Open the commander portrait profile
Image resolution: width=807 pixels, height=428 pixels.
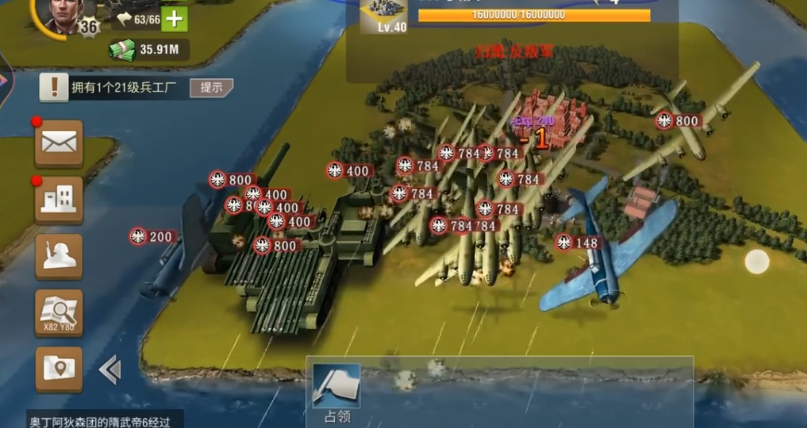click(64, 12)
